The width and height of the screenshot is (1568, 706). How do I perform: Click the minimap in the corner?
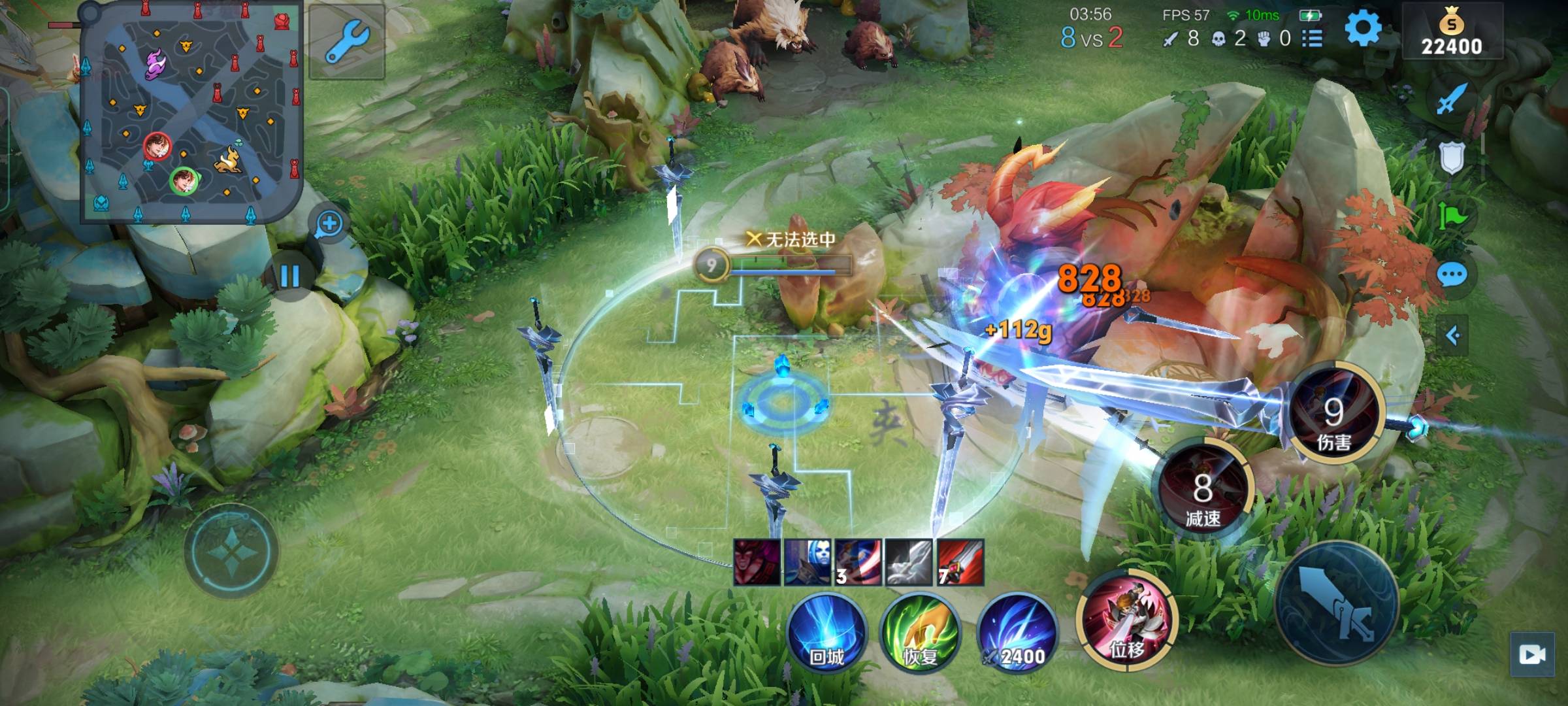click(x=191, y=111)
